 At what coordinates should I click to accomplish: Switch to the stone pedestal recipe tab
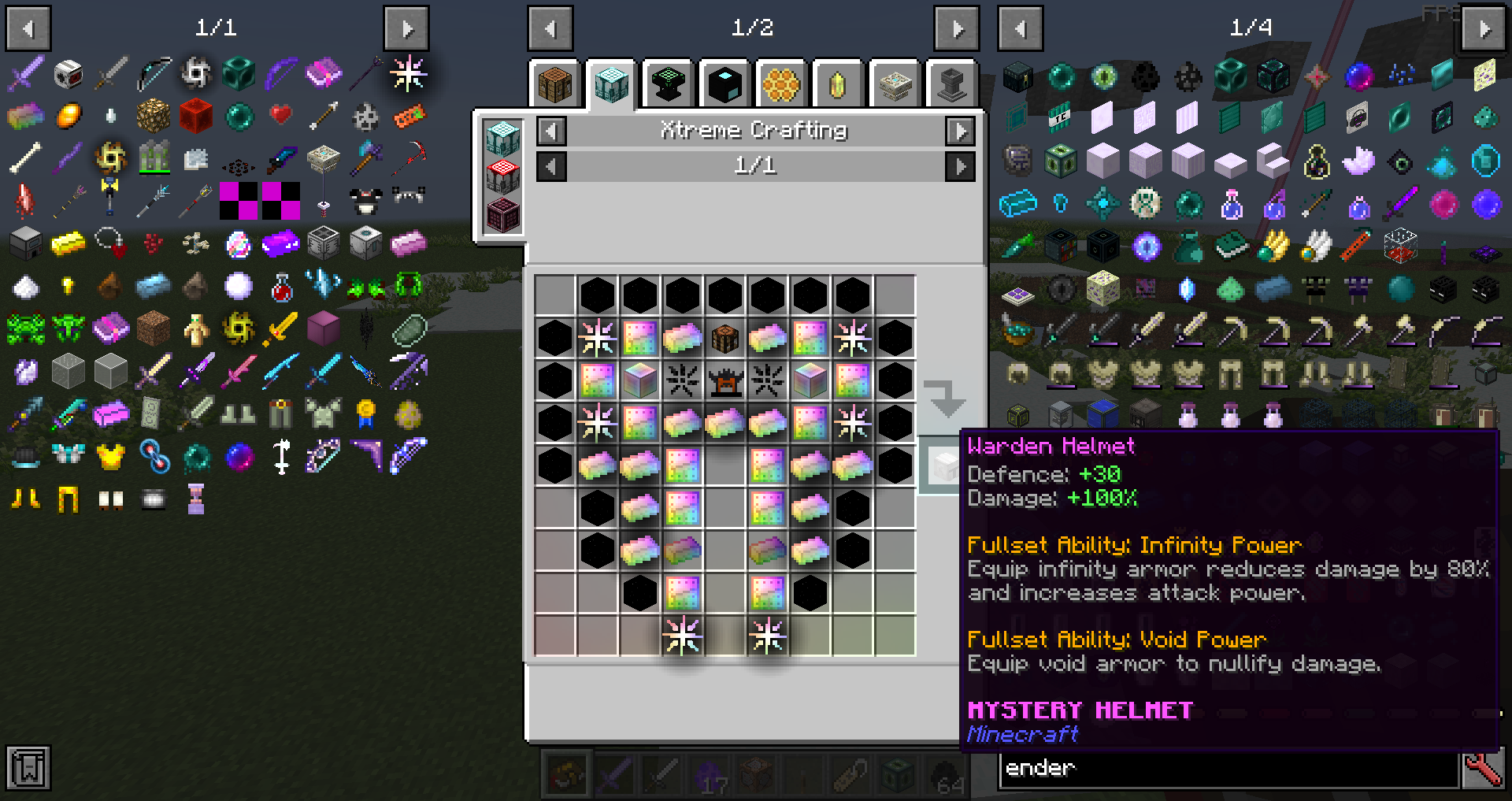951,83
